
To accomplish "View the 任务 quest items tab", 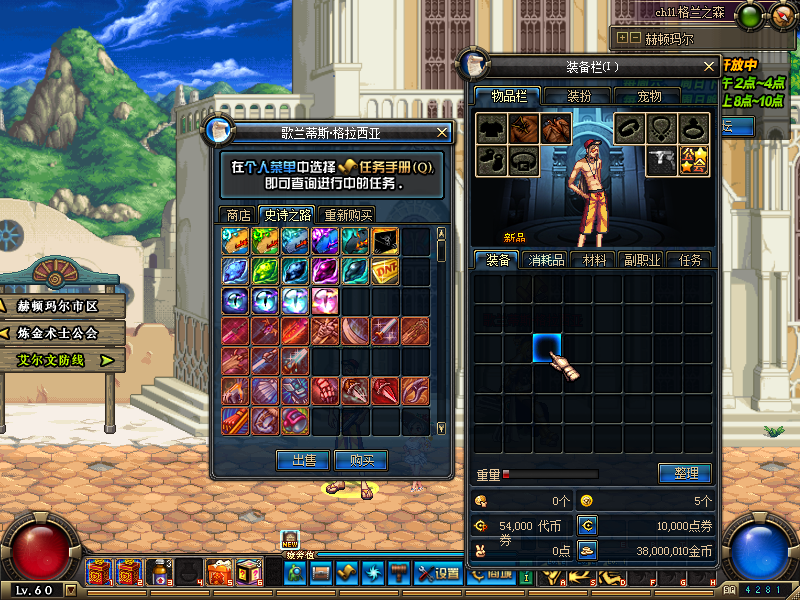I will coord(690,260).
